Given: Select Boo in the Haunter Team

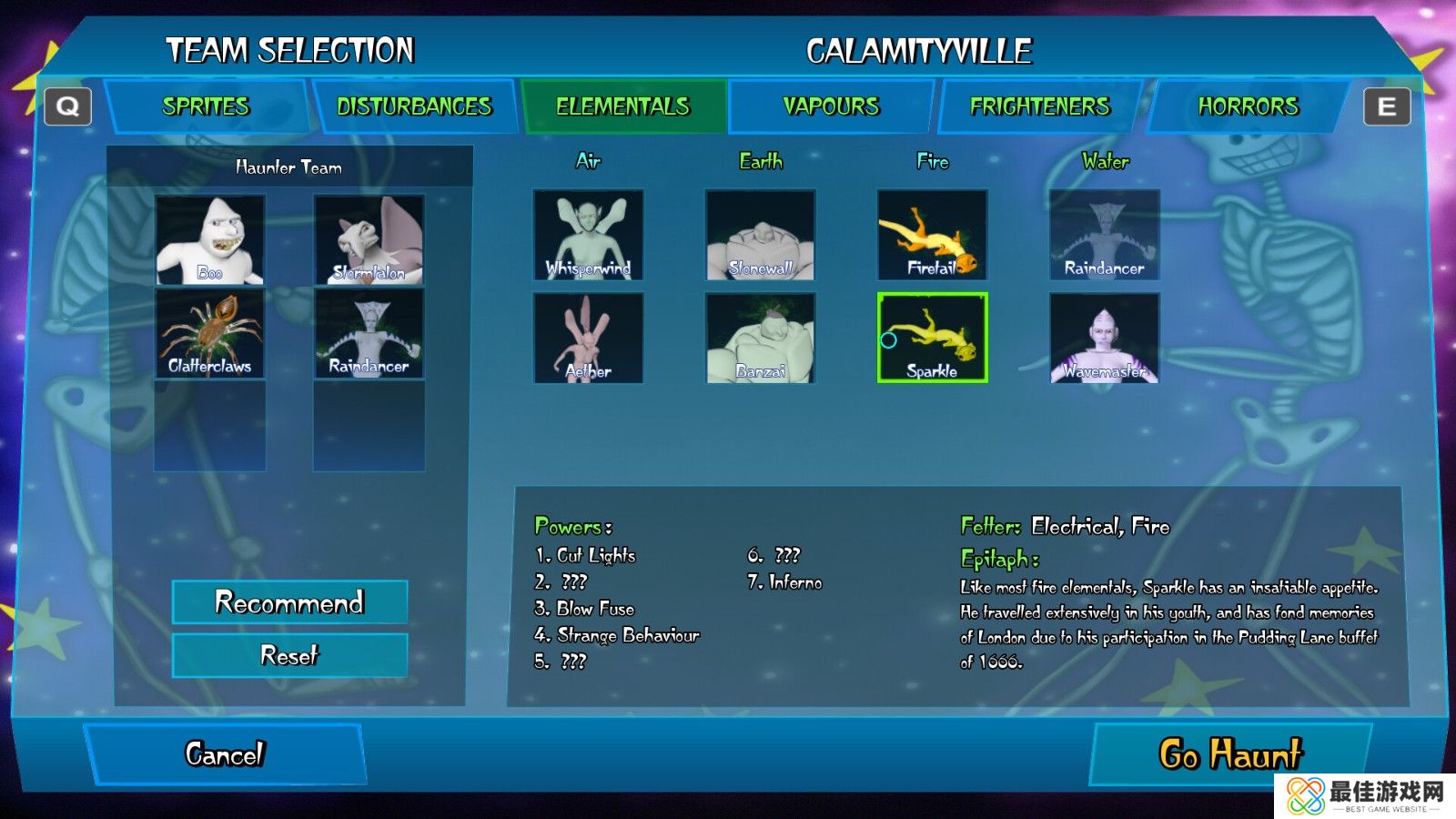Looking at the screenshot, I should coord(210,240).
